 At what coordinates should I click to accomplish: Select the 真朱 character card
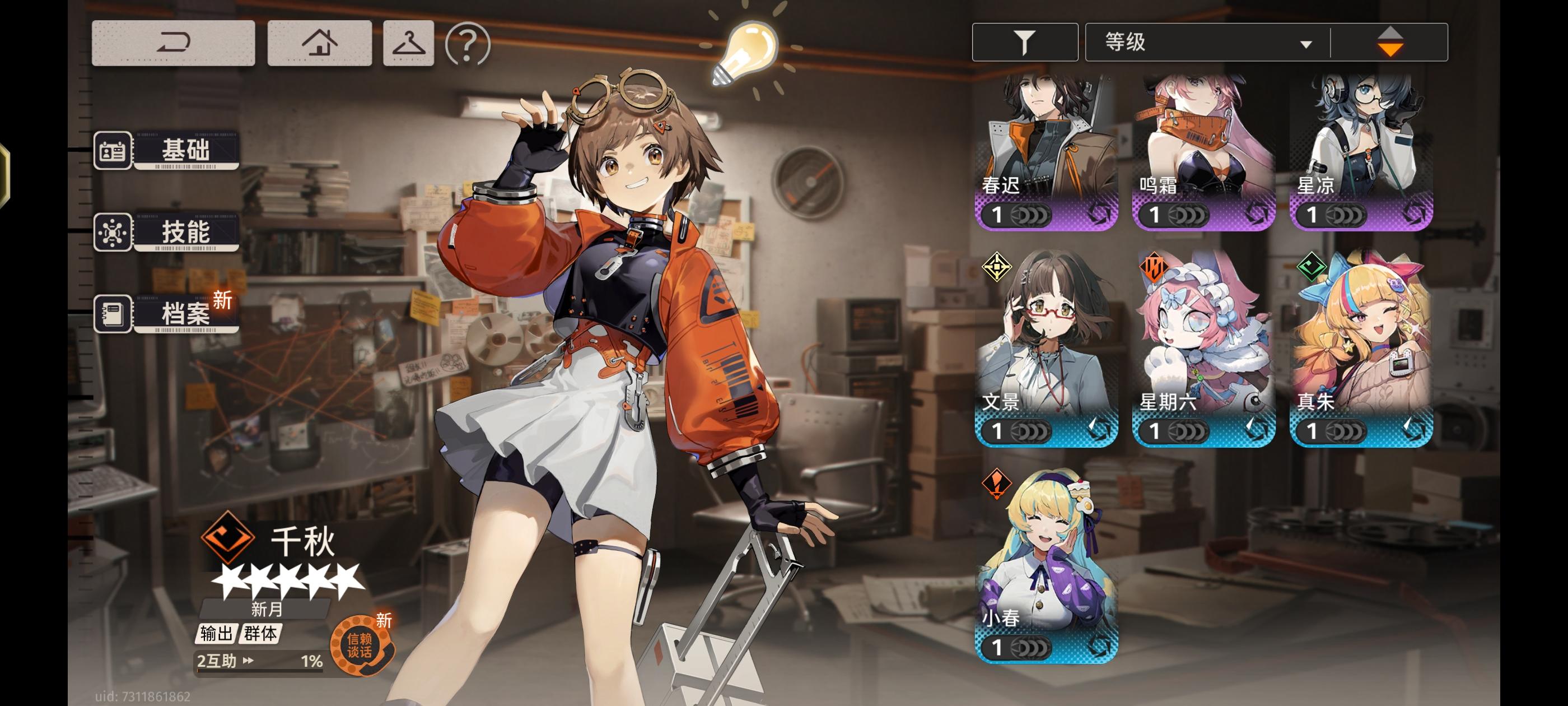coord(1361,349)
